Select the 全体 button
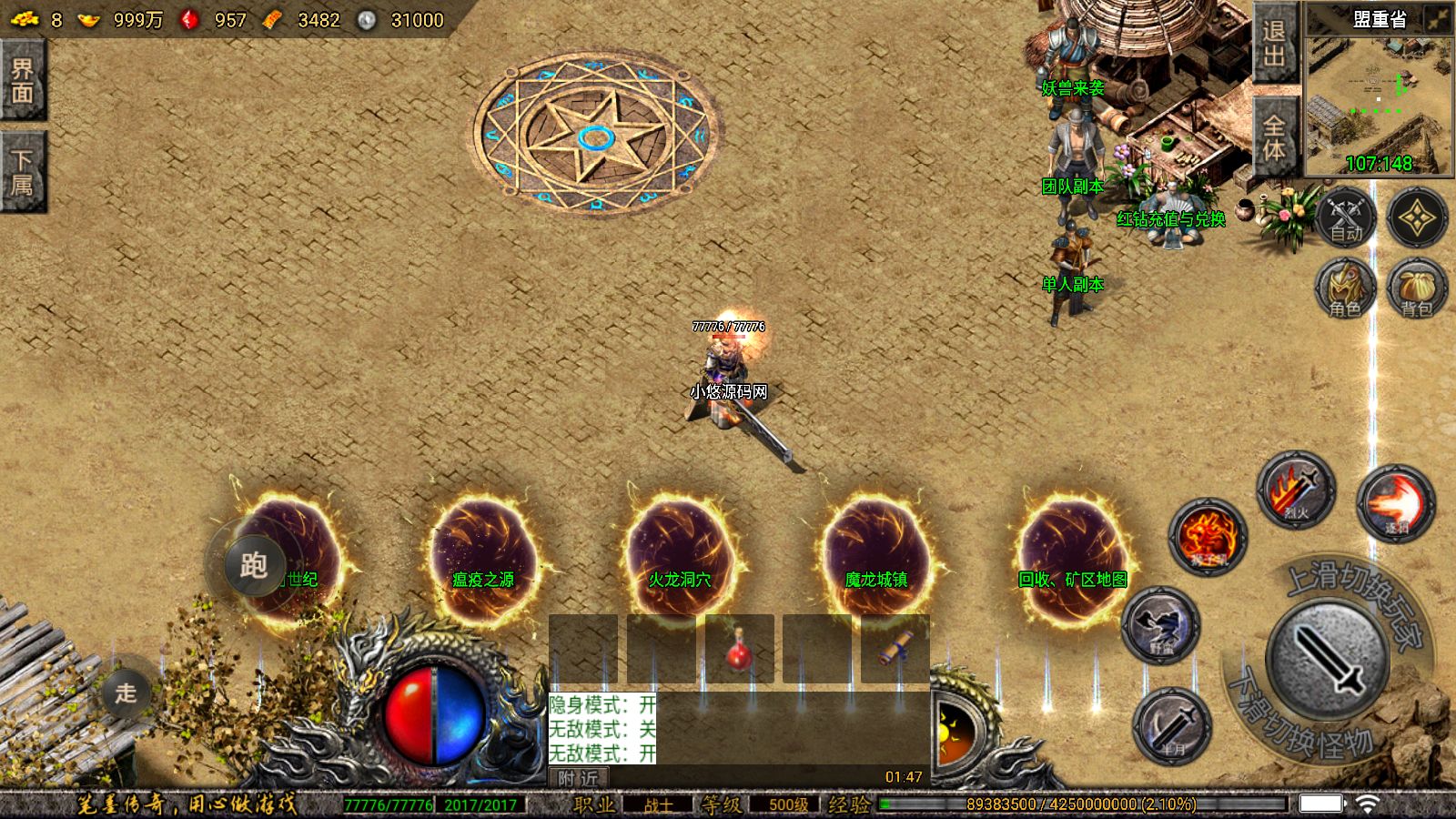Screen dimensions: 1456x819 tap(1274, 139)
